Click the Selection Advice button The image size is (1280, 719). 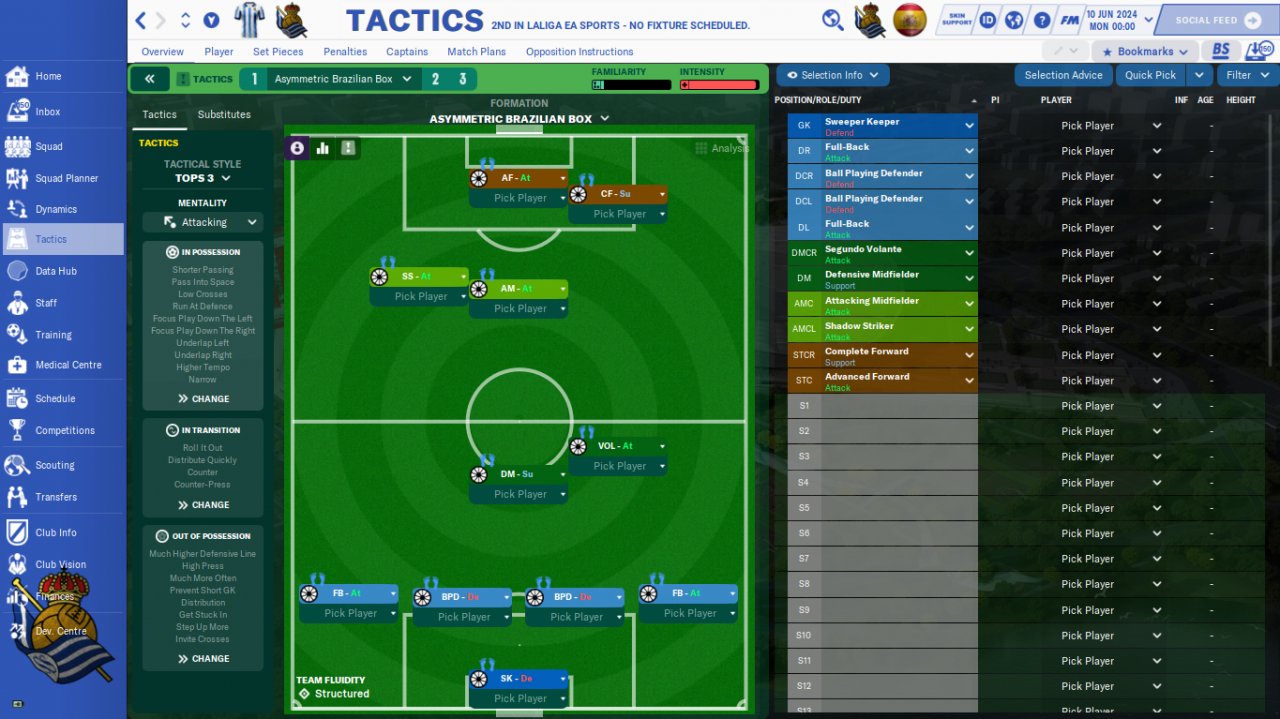pyautogui.click(x=1063, y=75)
